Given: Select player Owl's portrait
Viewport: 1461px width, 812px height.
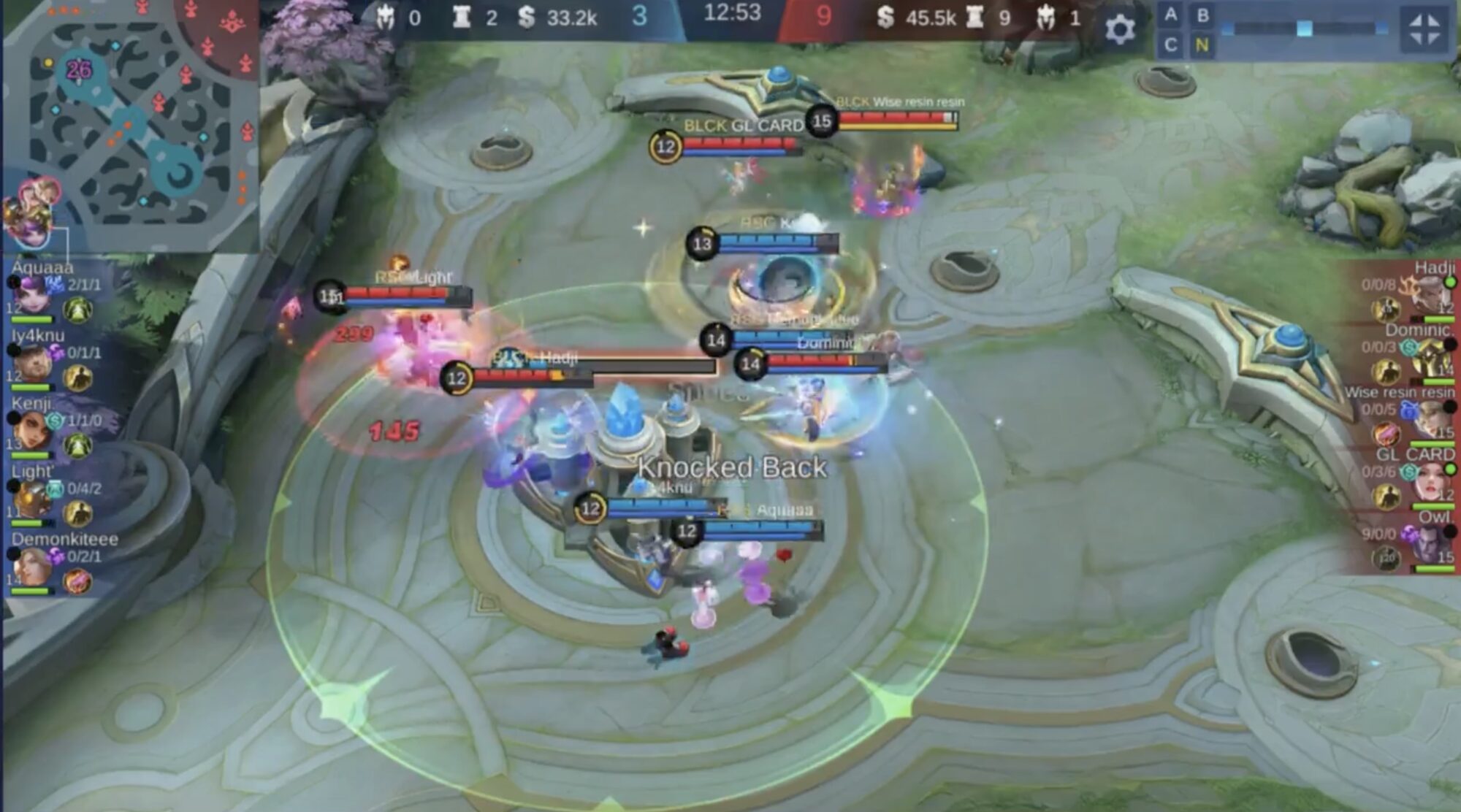Looking at the screenshot, I should (x=1430, y=544).
